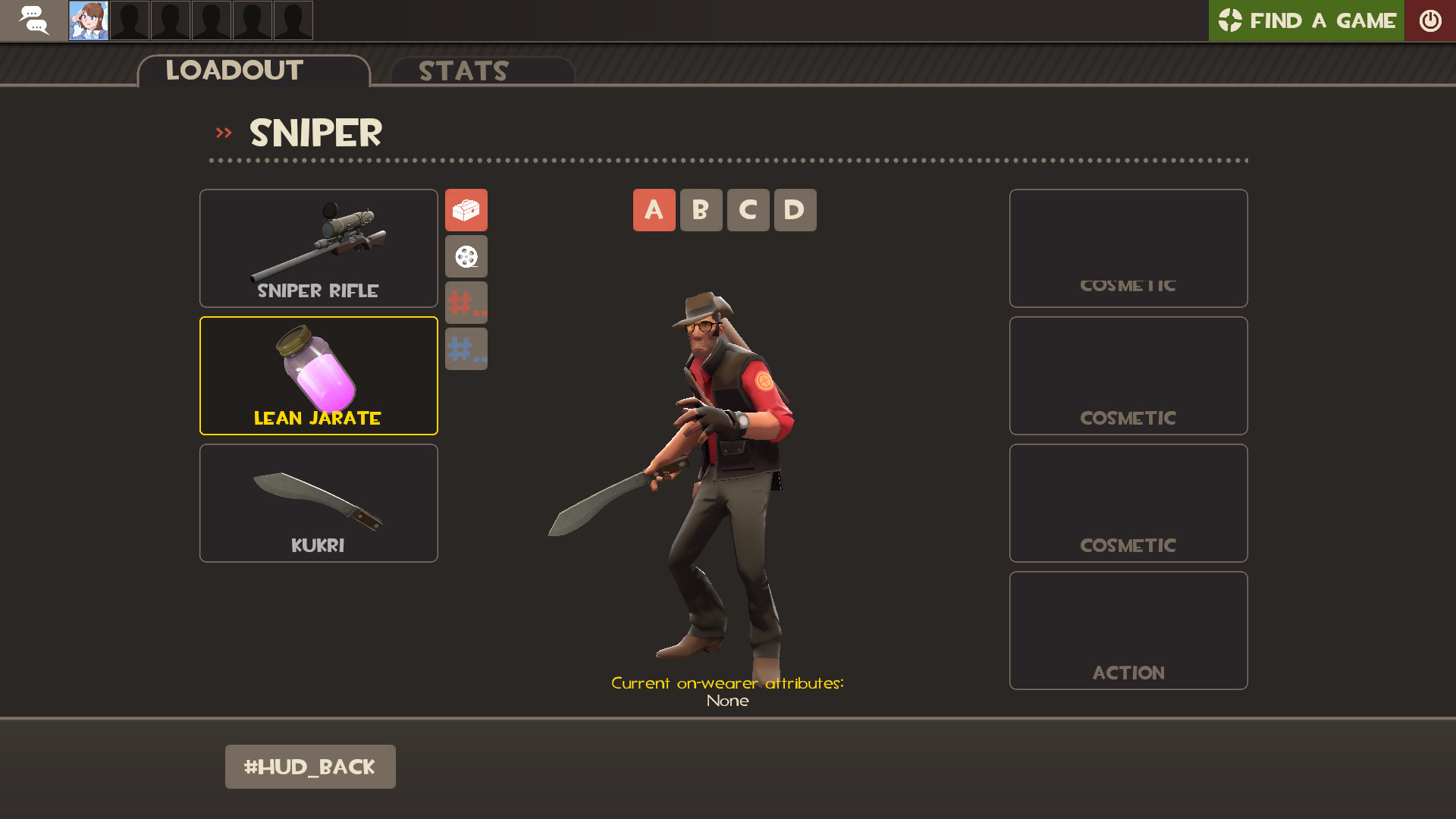This screenshot has height=819, width=1456.
Task: Open the topmost Cosmetic slot
Action: 1128,248
